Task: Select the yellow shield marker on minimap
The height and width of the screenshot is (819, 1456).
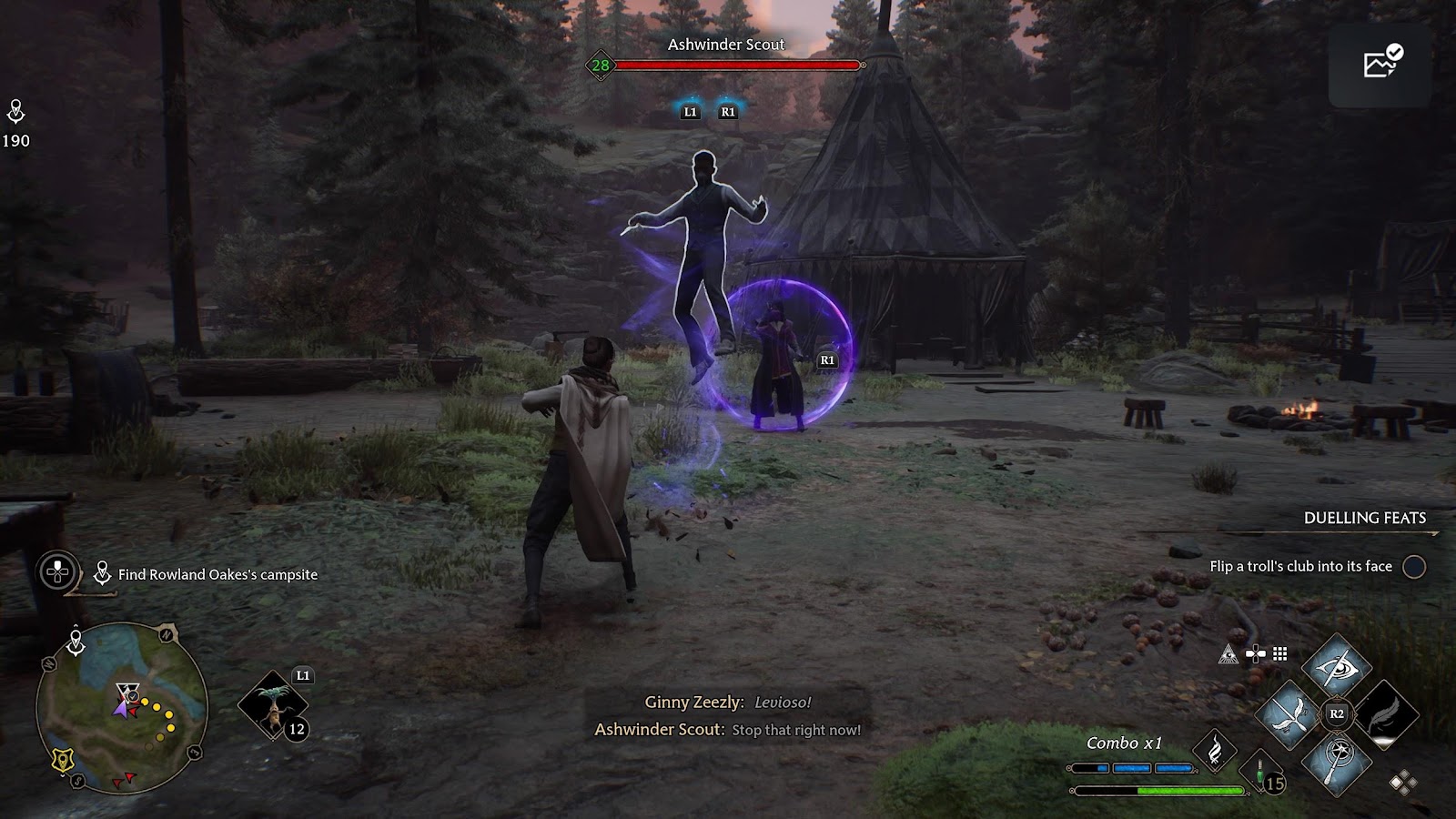Action: (x=62, y=760)
